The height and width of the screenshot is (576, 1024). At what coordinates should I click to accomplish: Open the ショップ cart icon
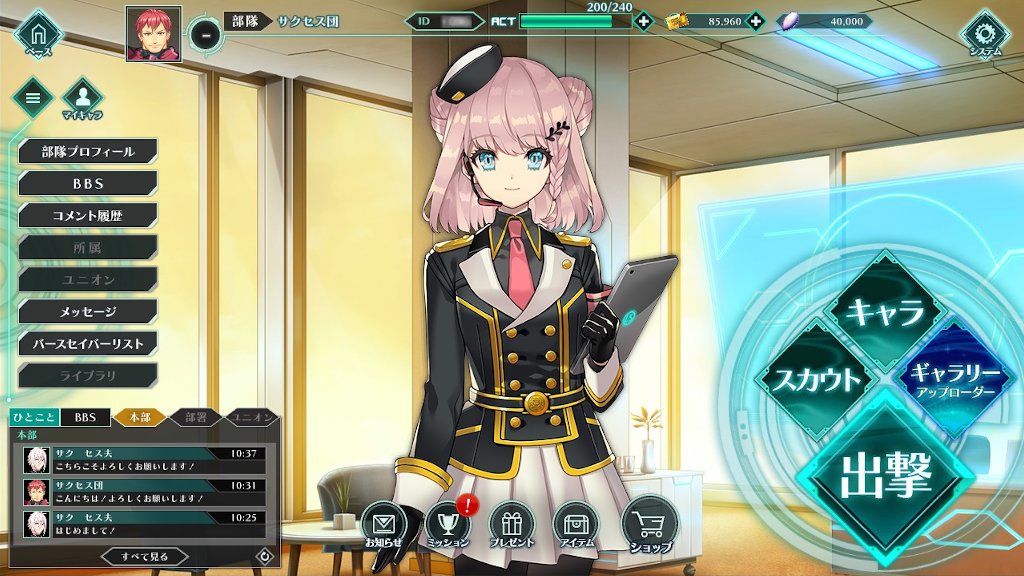[x=649, y=522]
